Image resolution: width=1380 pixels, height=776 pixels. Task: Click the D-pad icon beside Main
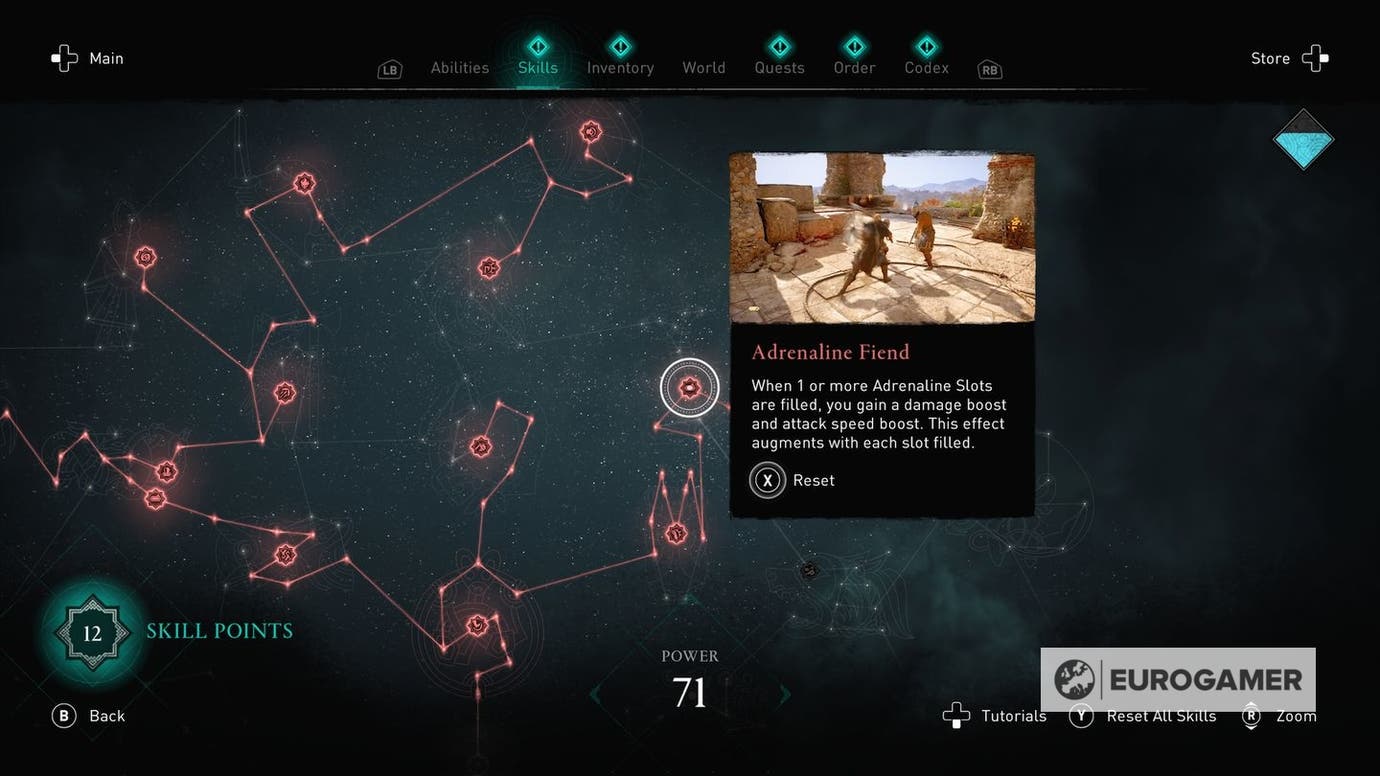point(63,57)
